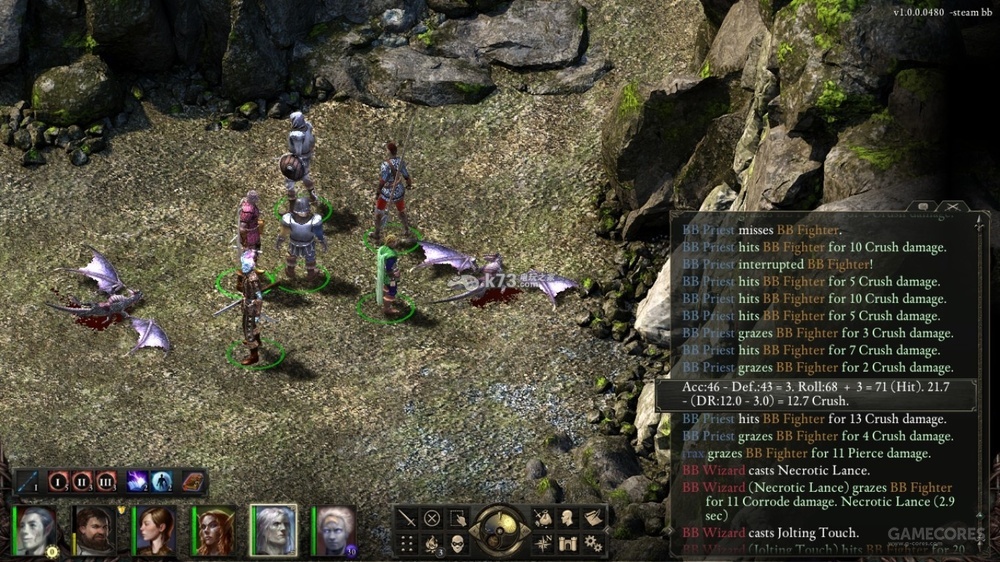Open the level II spell group
Image resolution: width=1000 pixels, height=562 pixels.
pyautogui.click(x=83, y=482)
